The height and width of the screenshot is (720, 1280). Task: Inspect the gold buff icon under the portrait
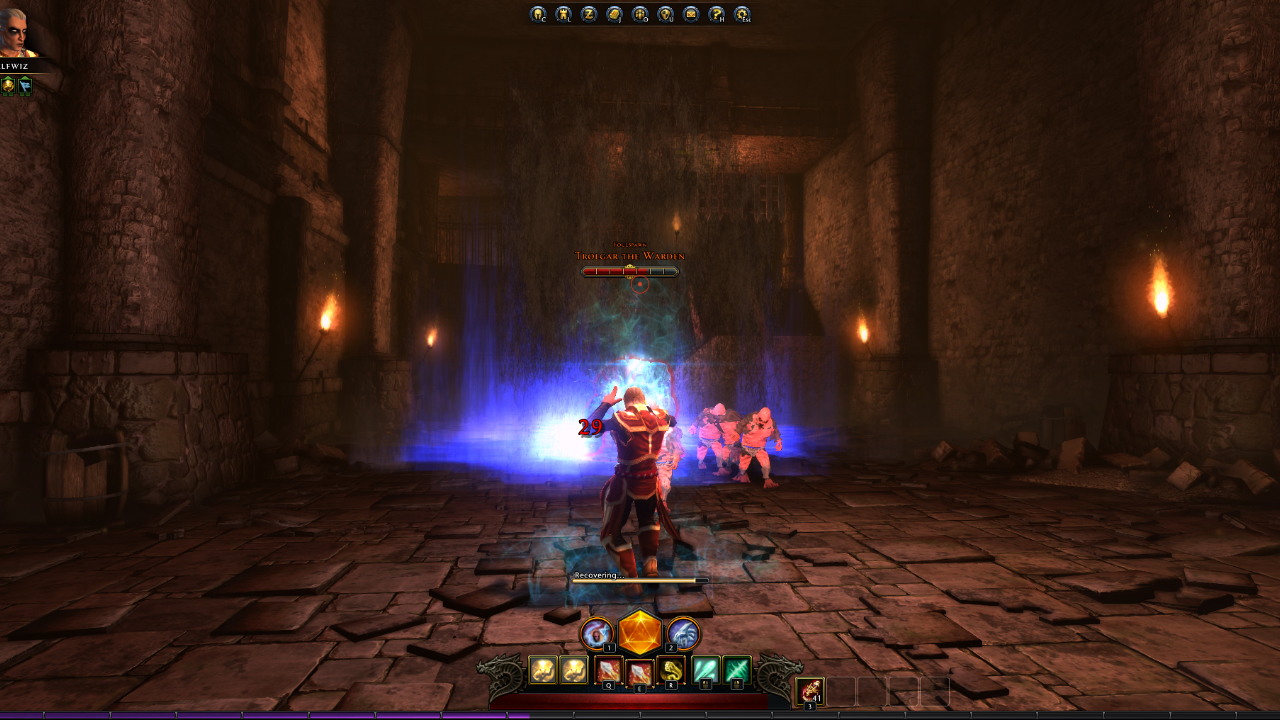8,86
